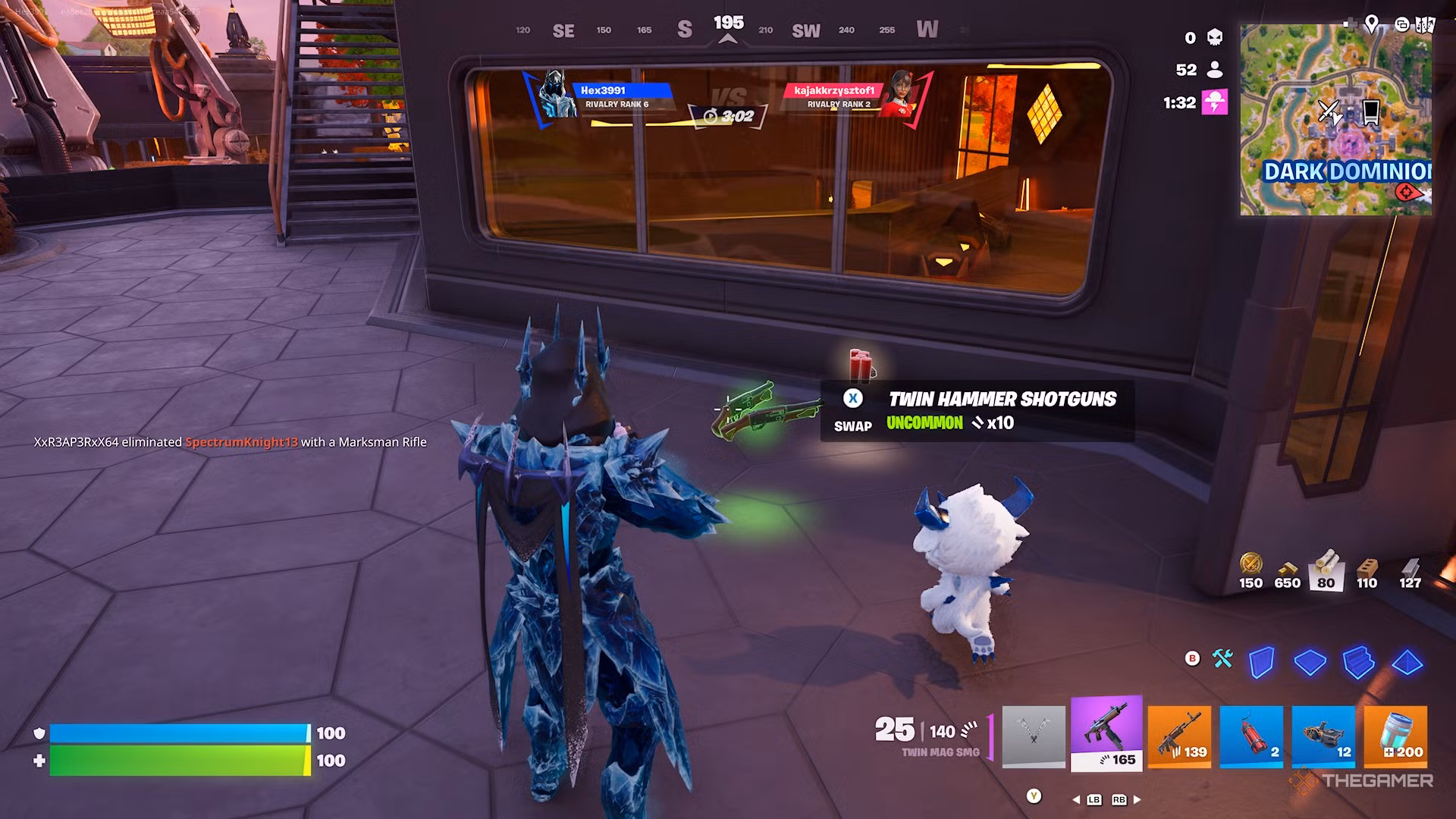
Task: Click the right arrow beside the RB prompt
Action: (x=1136, y=799)
